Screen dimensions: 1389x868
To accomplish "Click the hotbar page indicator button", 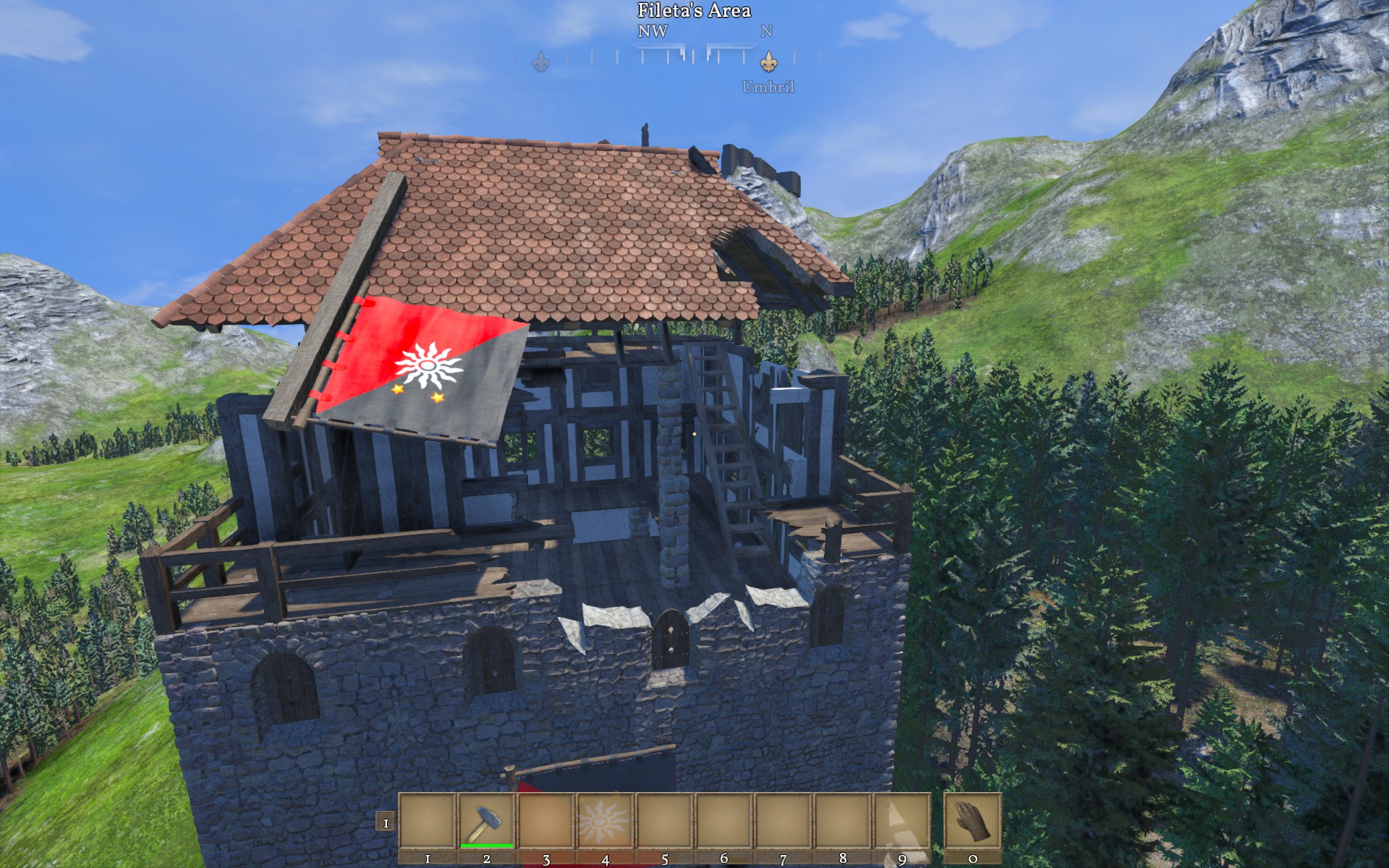I will coord(386,822).
